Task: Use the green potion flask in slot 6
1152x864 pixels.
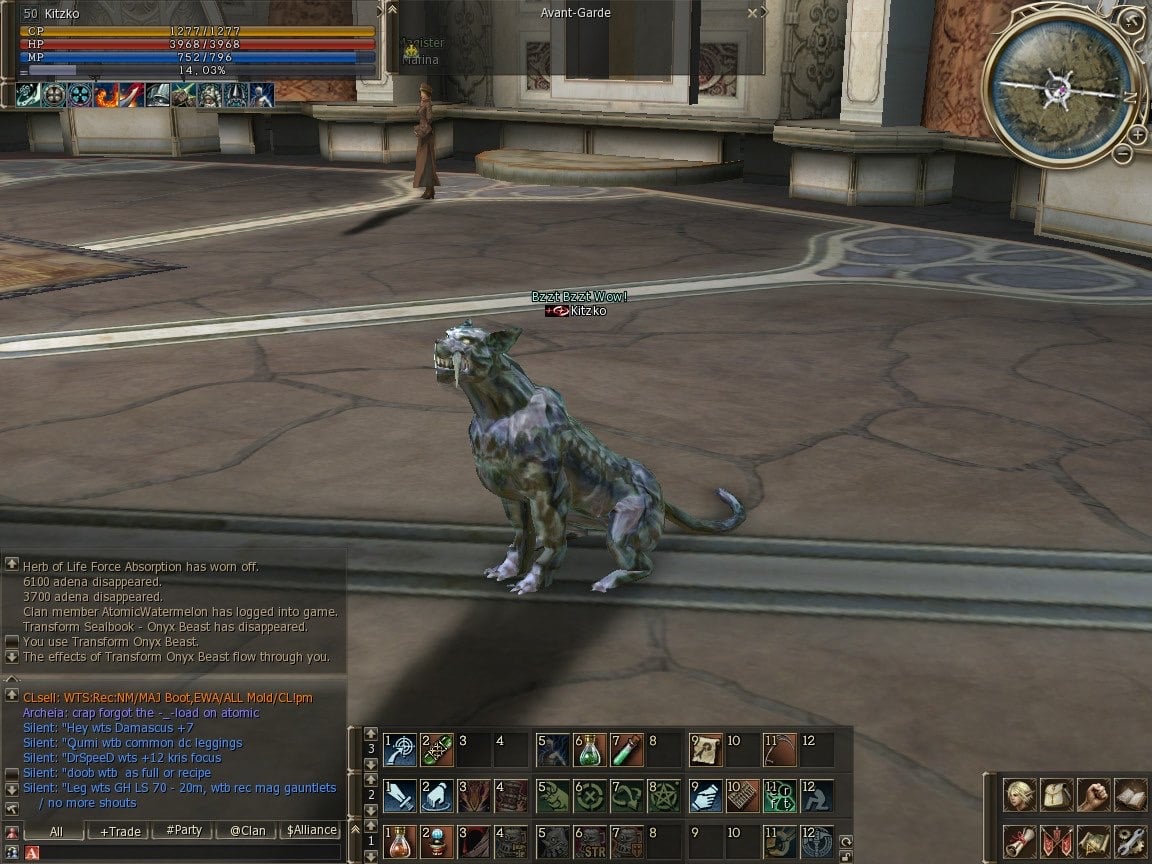Action: [590, 749]
